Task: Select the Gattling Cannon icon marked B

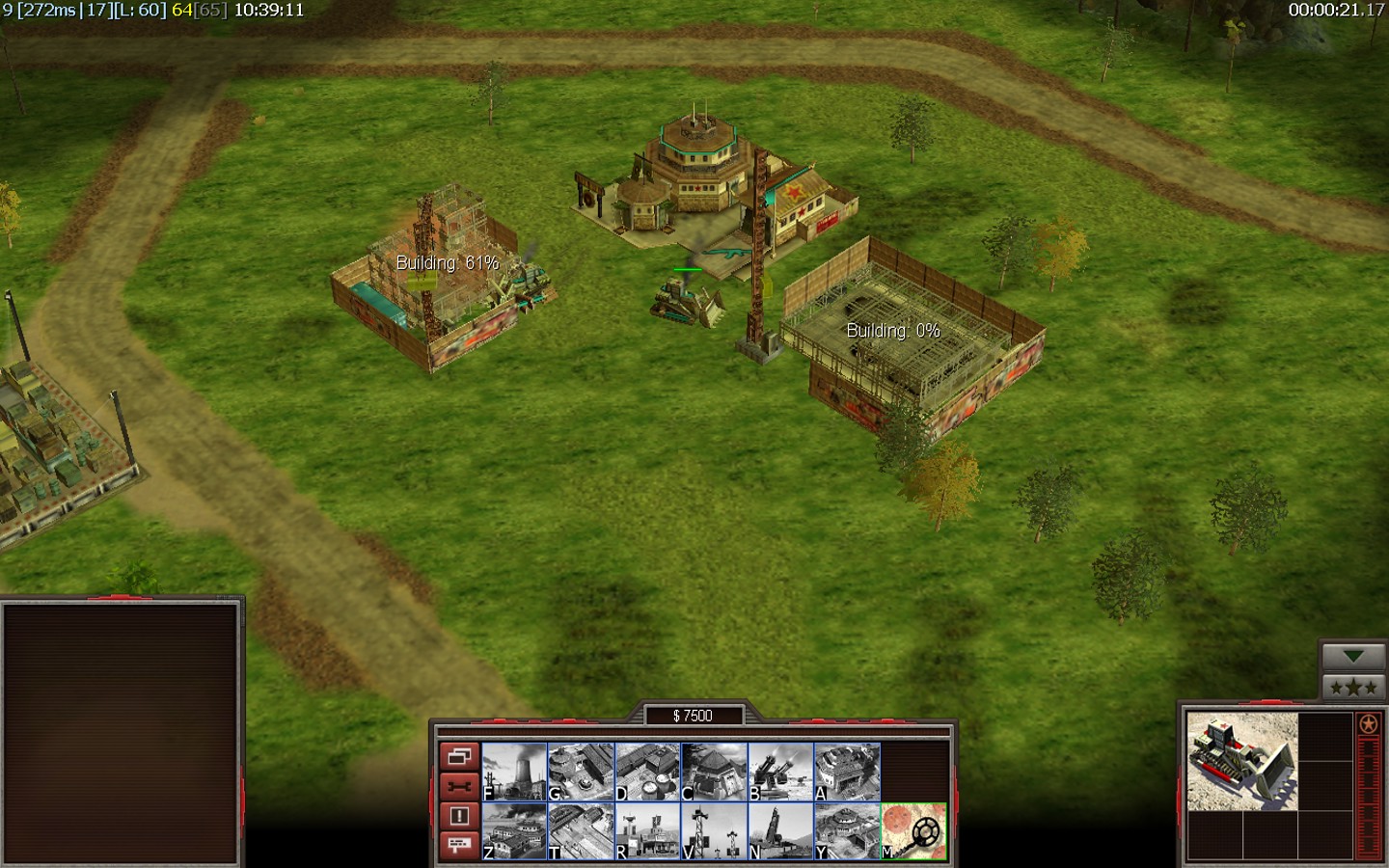Action: 780,772
